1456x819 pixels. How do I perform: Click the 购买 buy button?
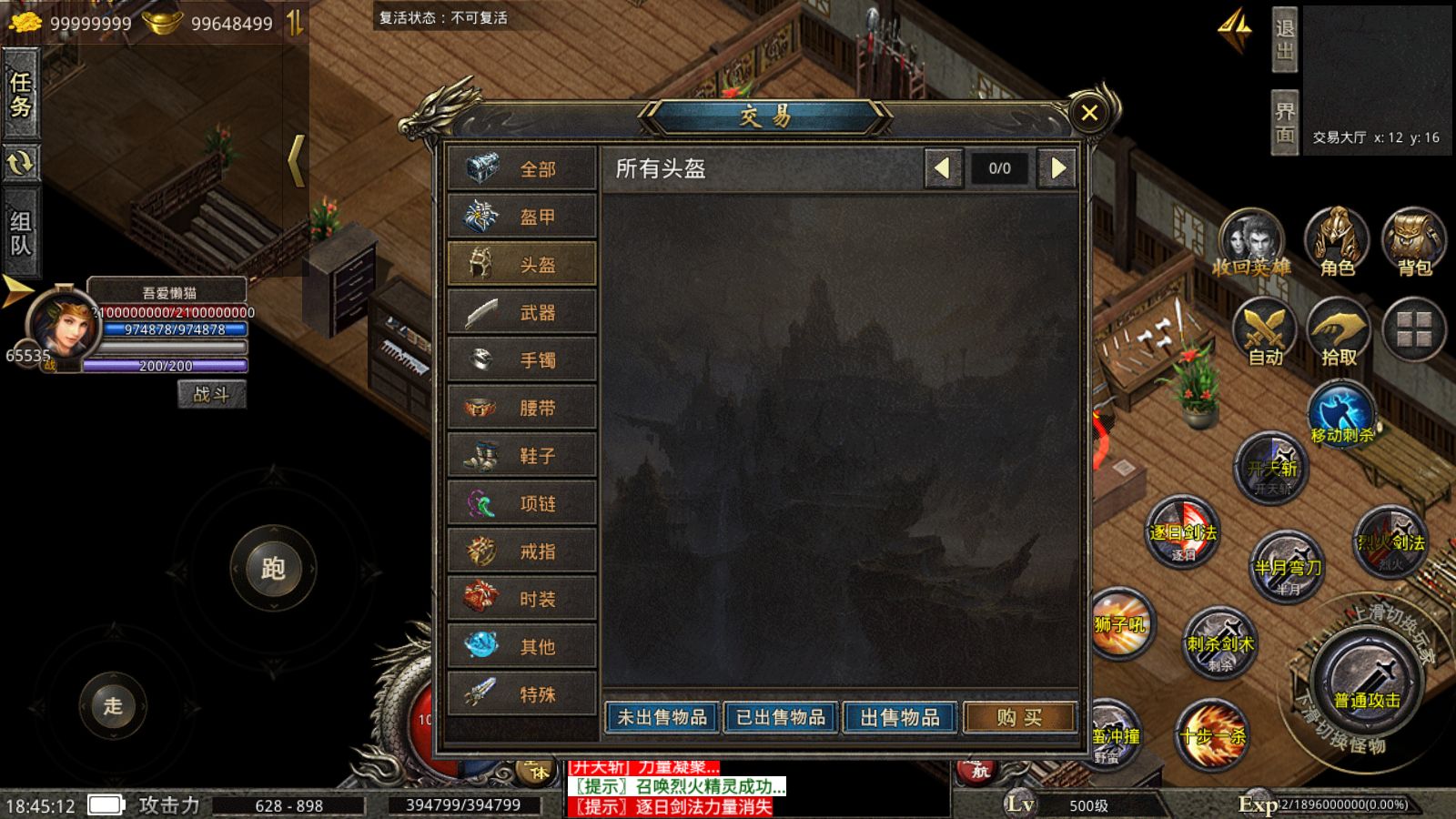(1019, 718)
